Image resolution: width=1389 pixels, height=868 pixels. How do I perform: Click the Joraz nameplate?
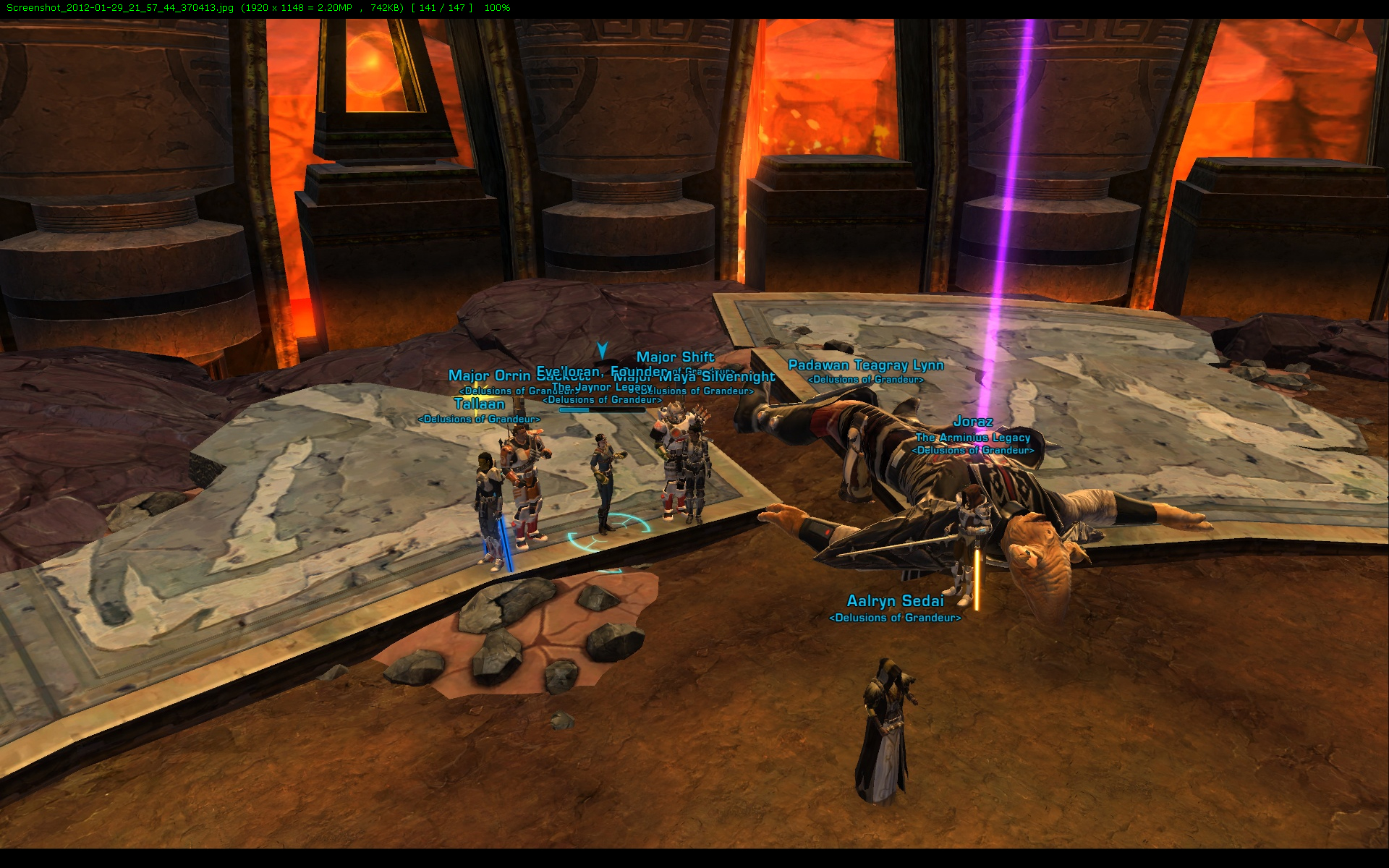click(972, 421)
